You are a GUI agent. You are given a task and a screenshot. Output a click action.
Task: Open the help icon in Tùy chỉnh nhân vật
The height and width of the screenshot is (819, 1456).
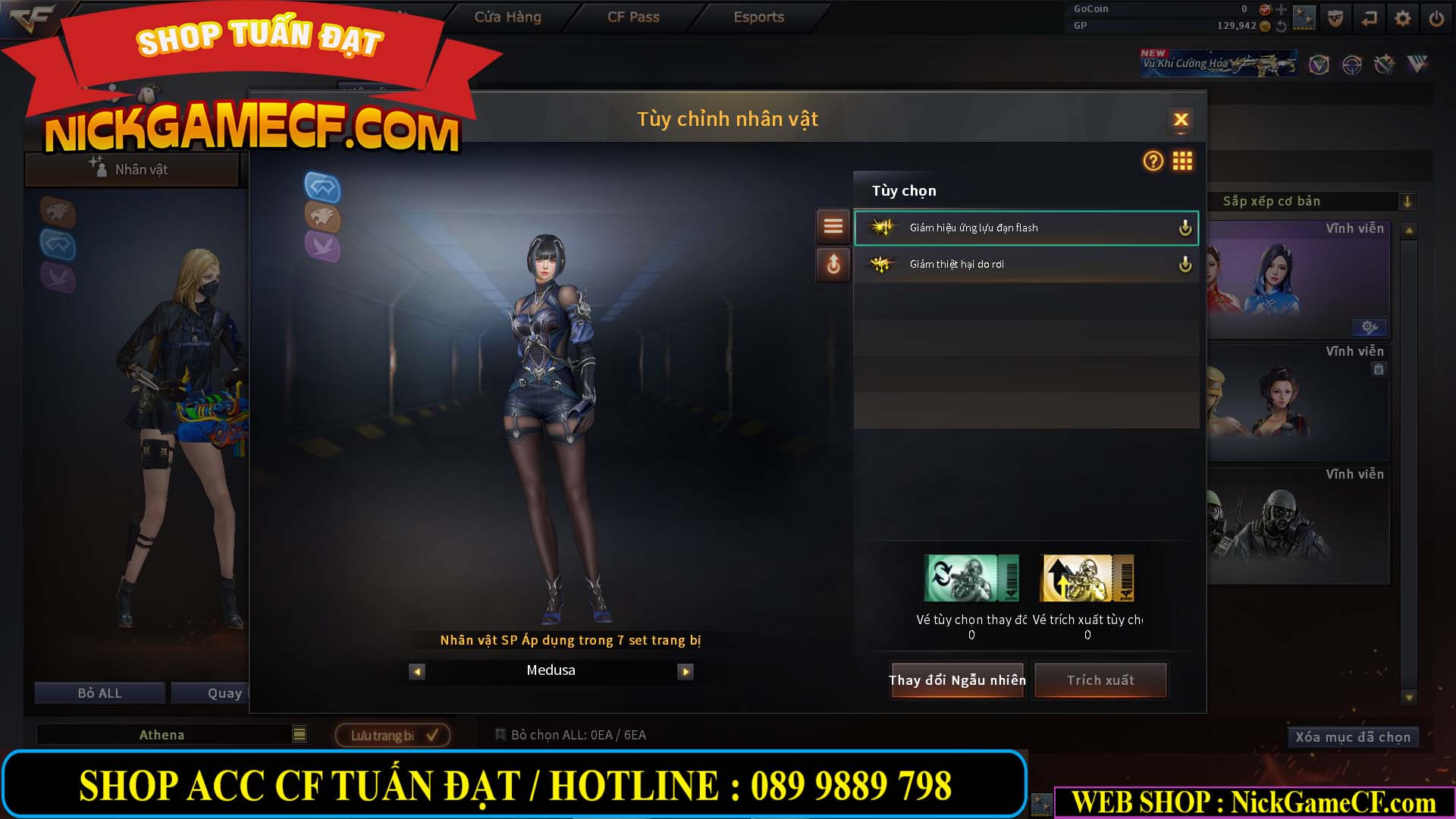tap(1152, 162)
